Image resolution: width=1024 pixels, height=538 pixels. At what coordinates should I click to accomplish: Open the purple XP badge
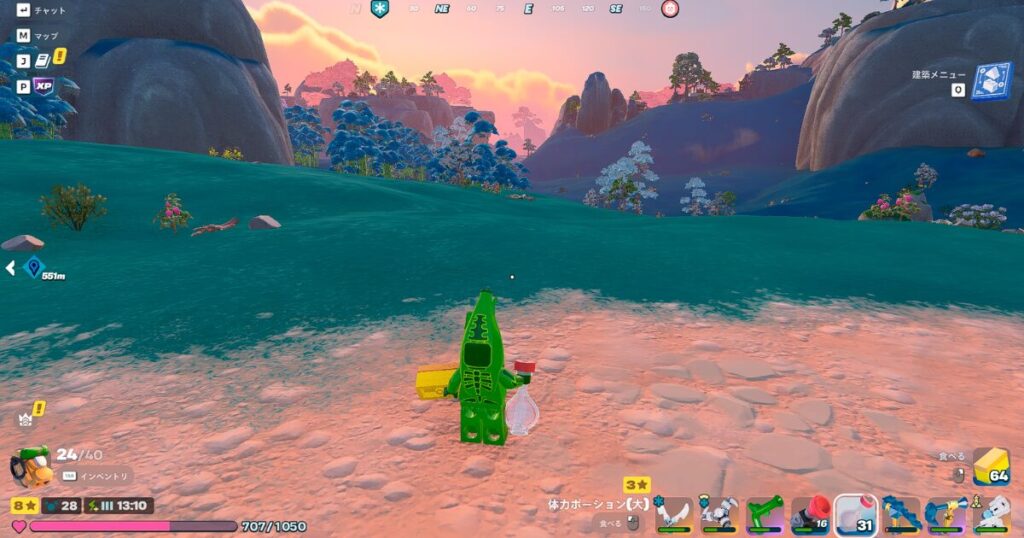(x=44, y=86)
